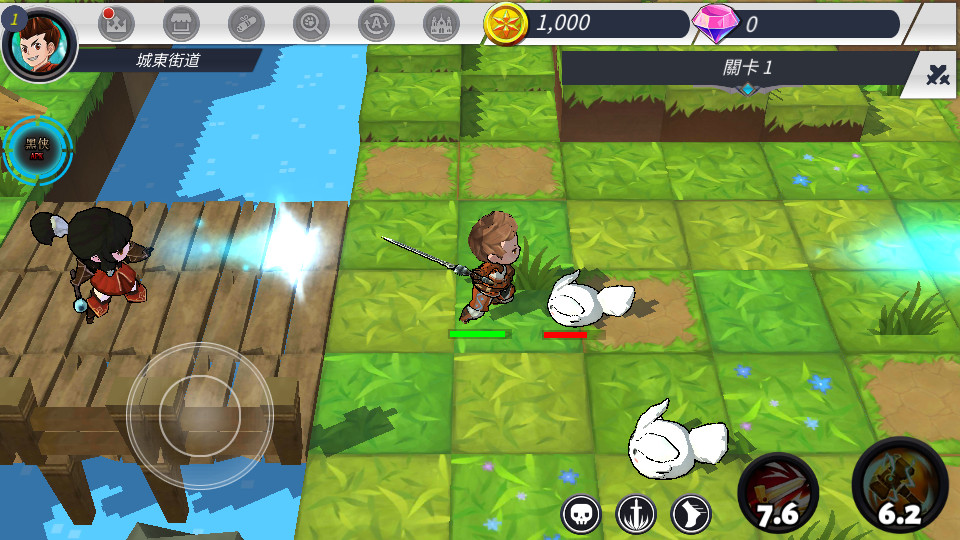Viewport: 960px width, 540px height.
Task: Open the castle icon menu
Action: pyautogui.click(x=441, y=22)
